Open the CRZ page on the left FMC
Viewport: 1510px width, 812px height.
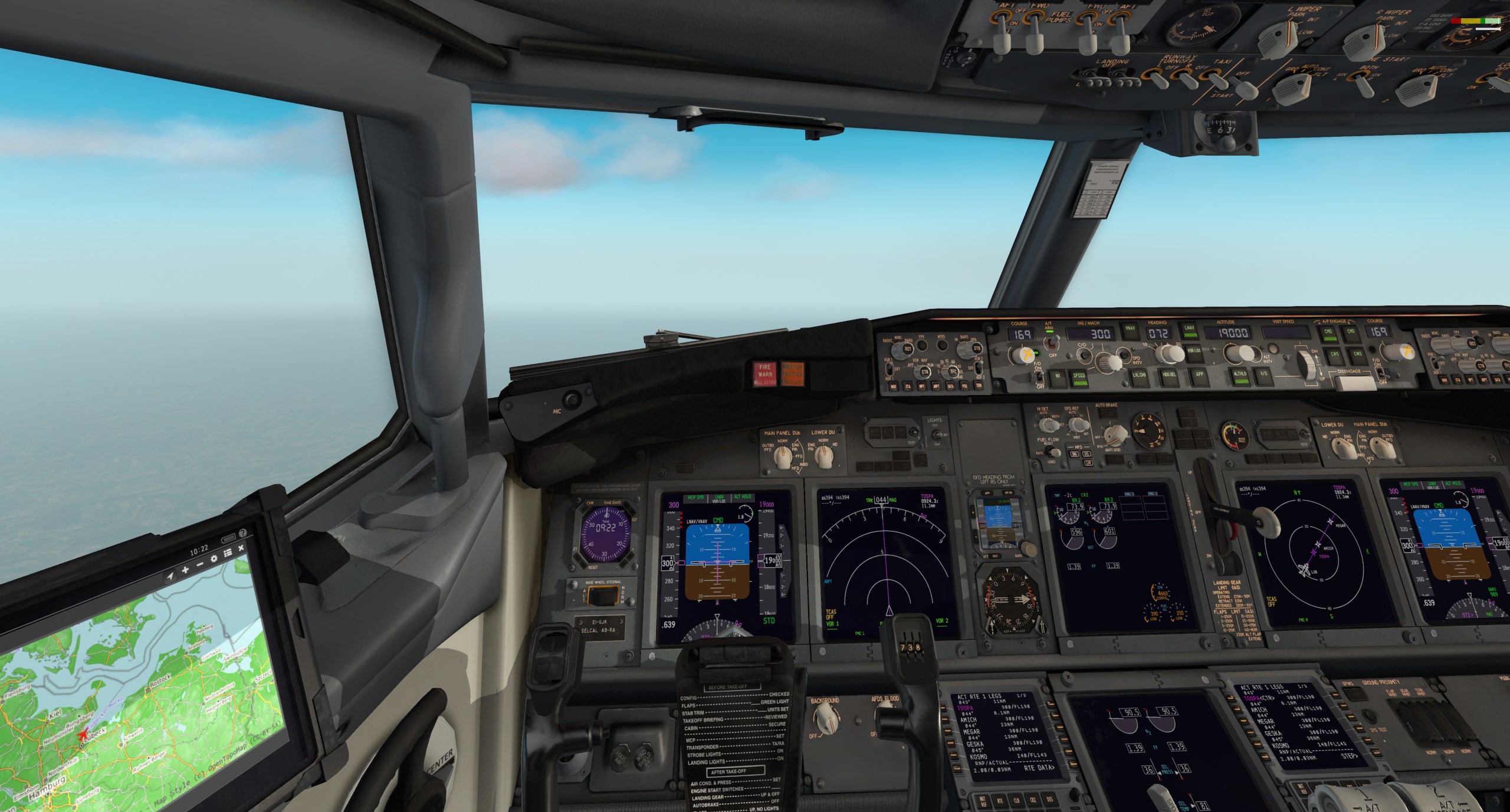[1033, 800]
